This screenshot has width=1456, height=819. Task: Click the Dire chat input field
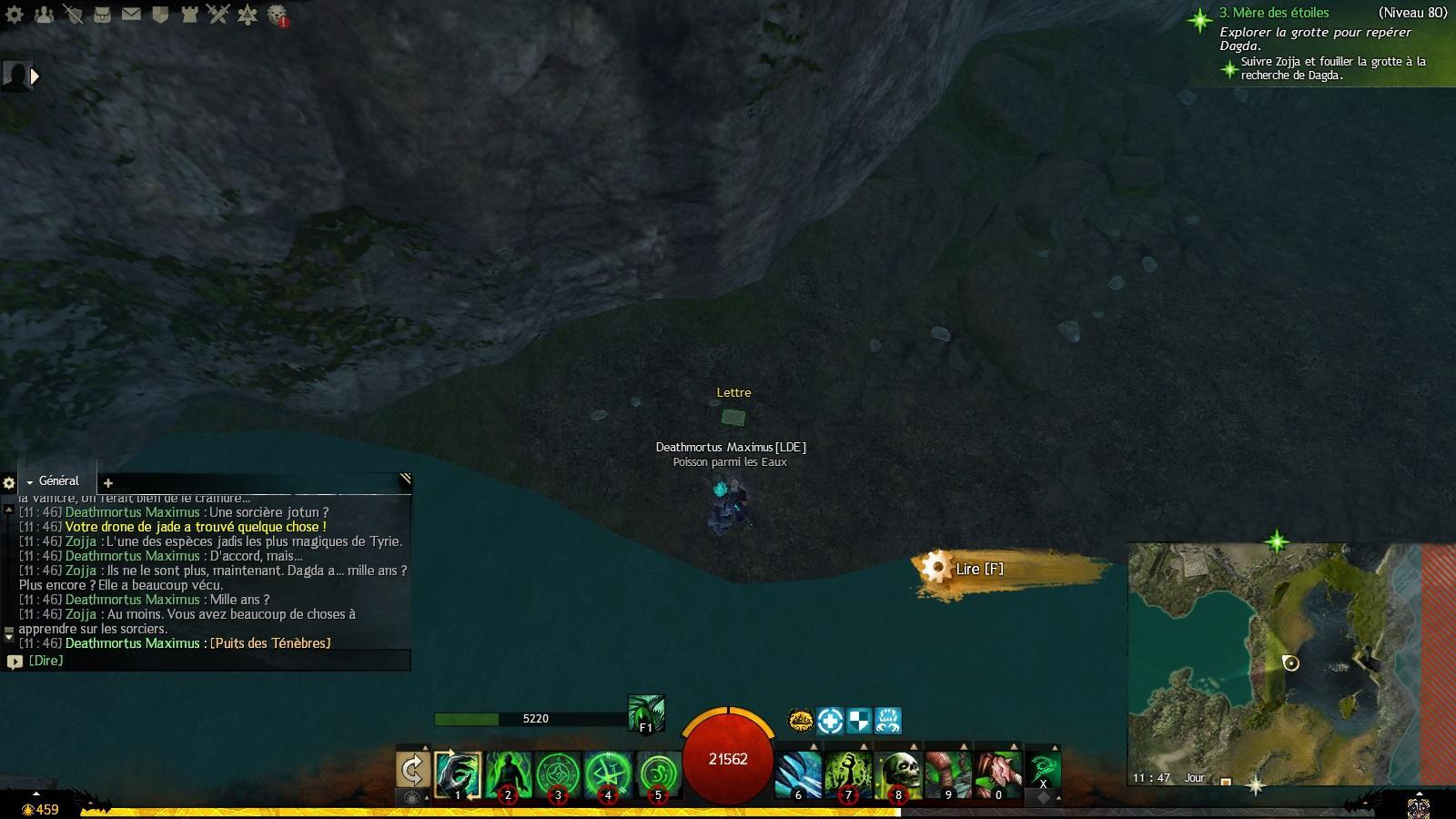point(209,661)
